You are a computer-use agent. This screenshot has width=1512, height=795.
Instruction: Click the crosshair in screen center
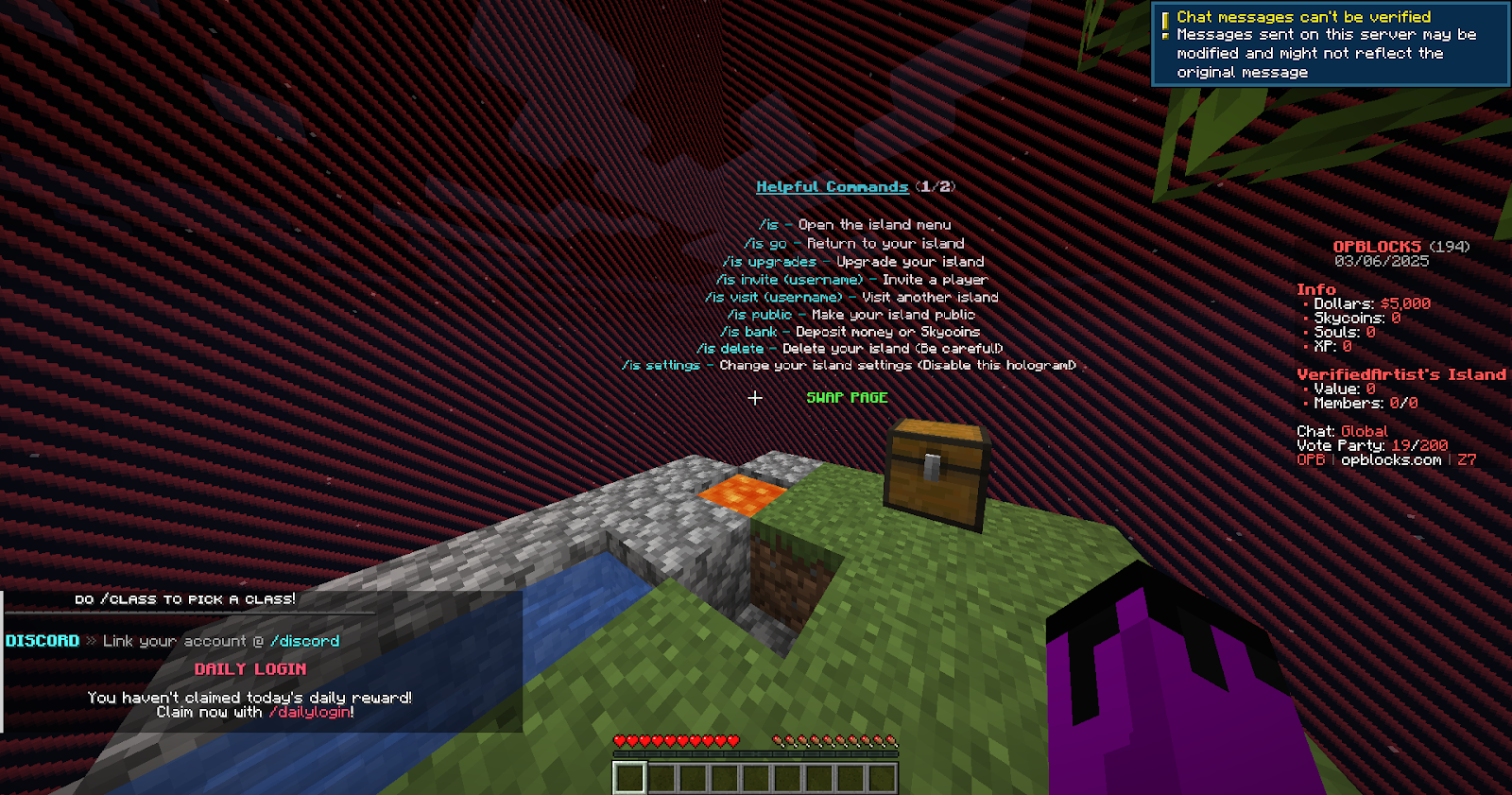click(x=755, y=399)
